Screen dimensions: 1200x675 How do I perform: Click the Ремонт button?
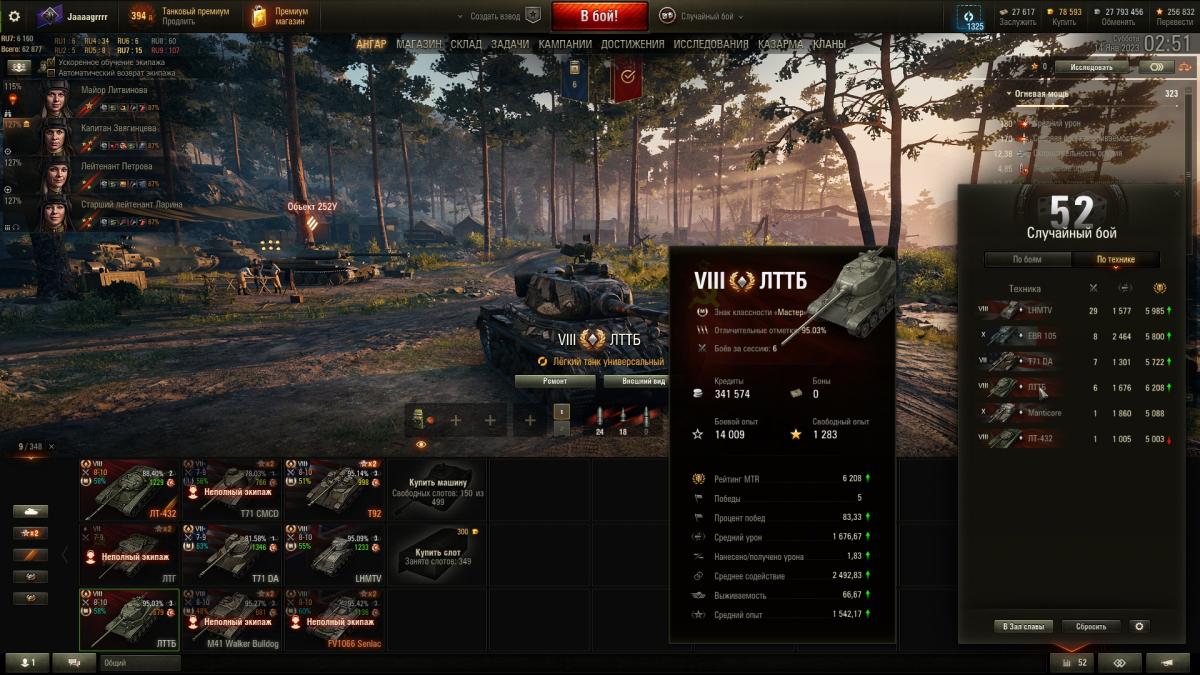click(555, 381)
